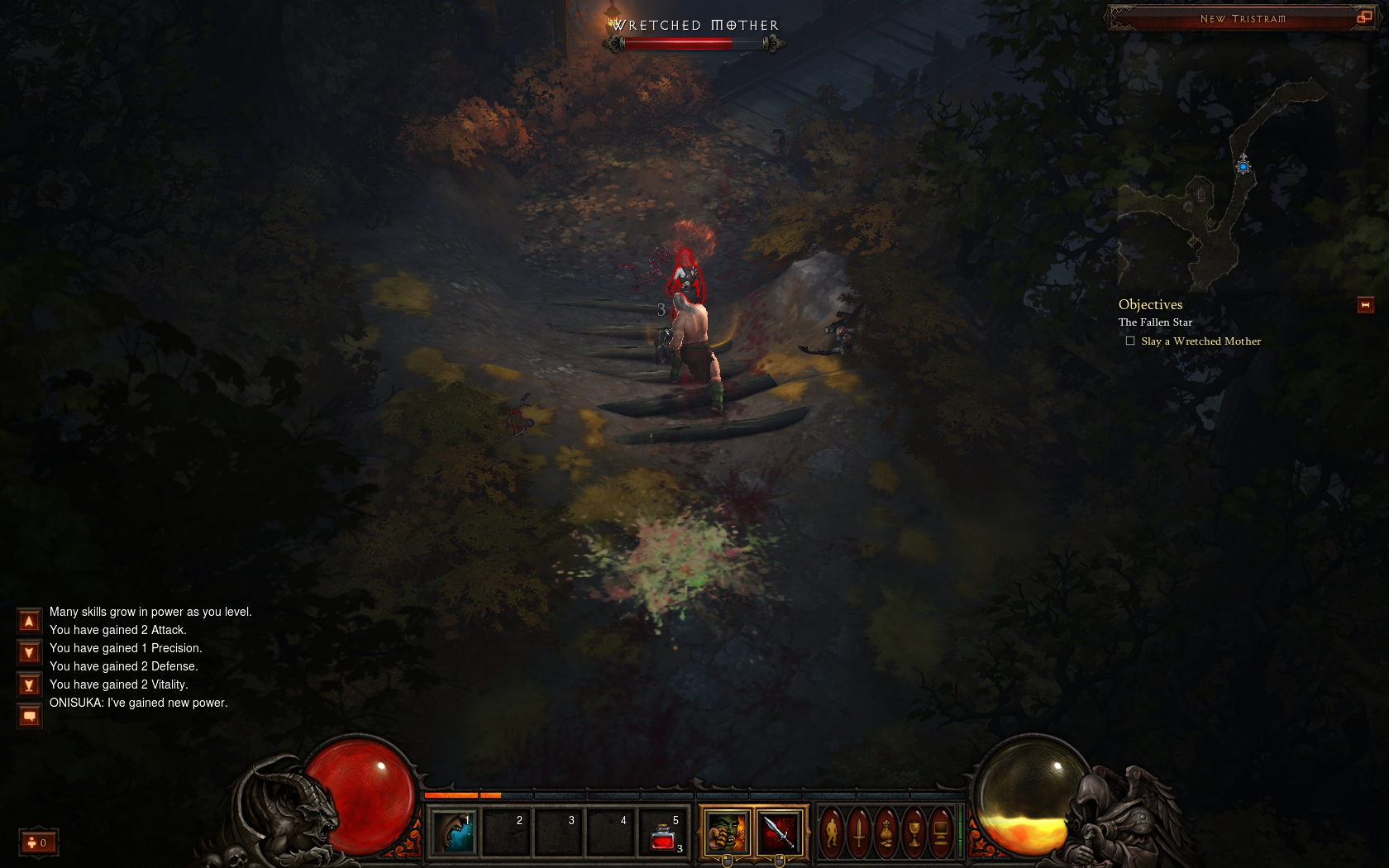Click the overlapping squares icon beside New Tristram
This screenshot has width=1389, height=868.
1364,17
